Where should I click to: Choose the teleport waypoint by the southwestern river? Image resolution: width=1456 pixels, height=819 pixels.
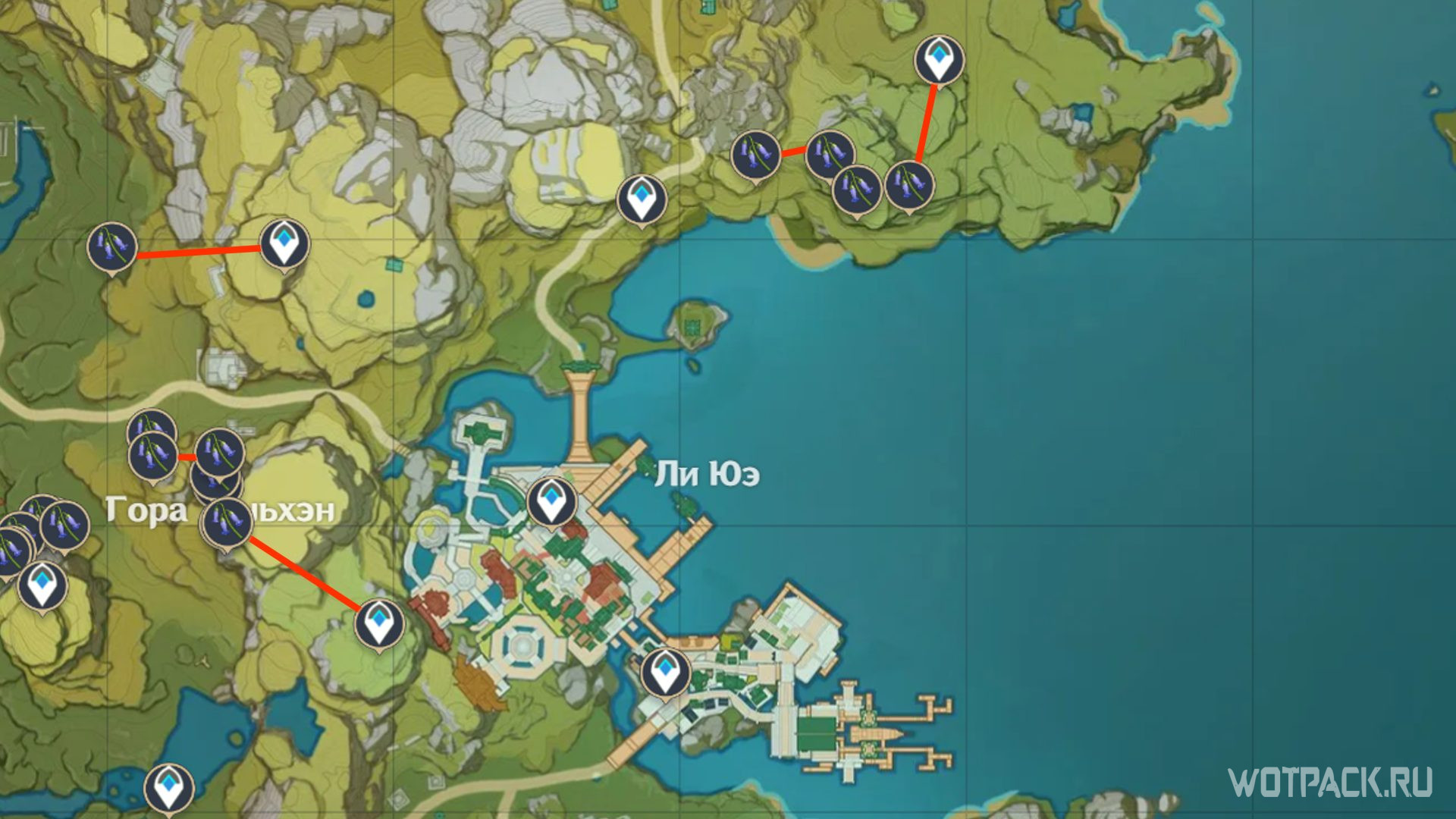pyautogui.click(x=168, y=787)
